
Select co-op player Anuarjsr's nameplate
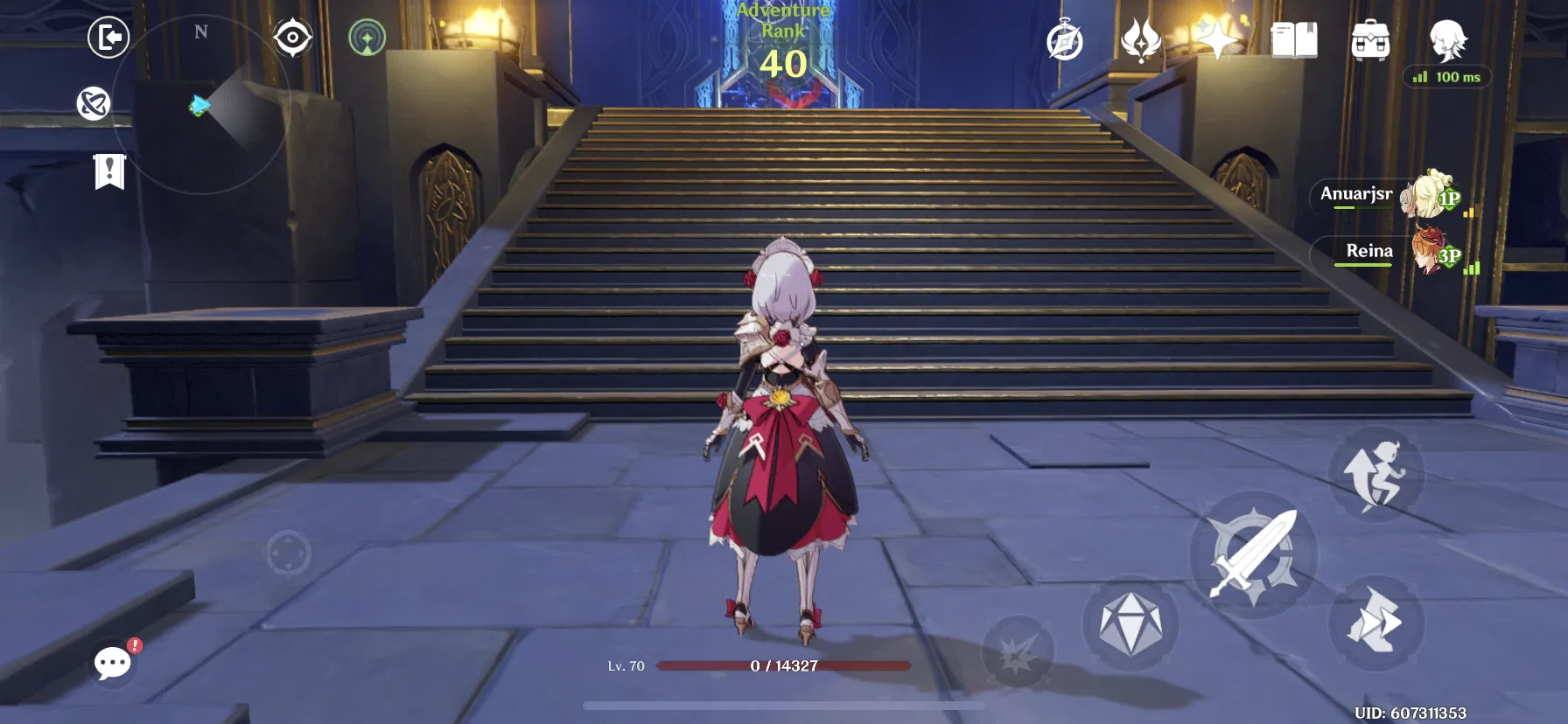point(1356,196)
